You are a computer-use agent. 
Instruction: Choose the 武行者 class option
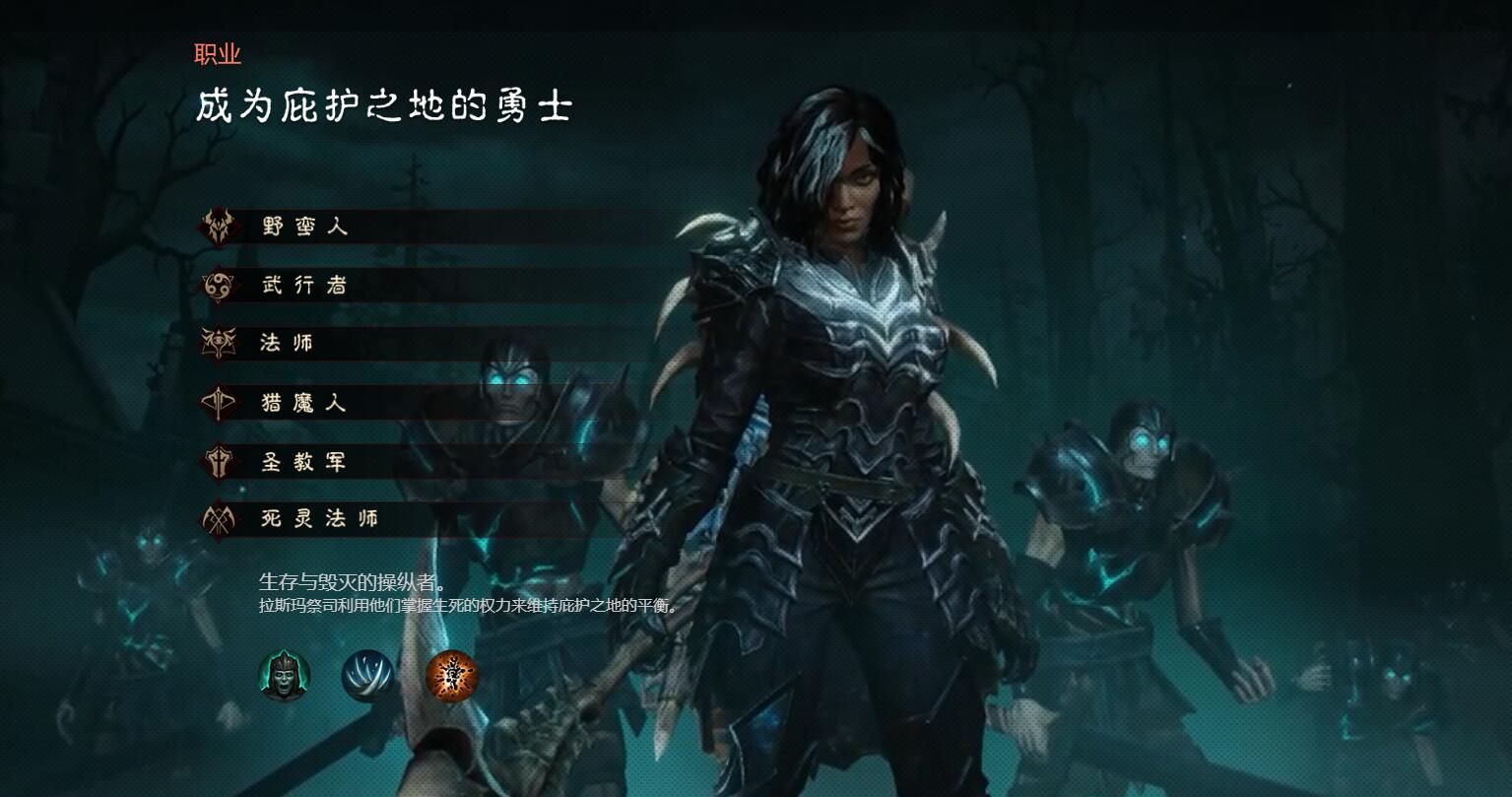point(305,285)
